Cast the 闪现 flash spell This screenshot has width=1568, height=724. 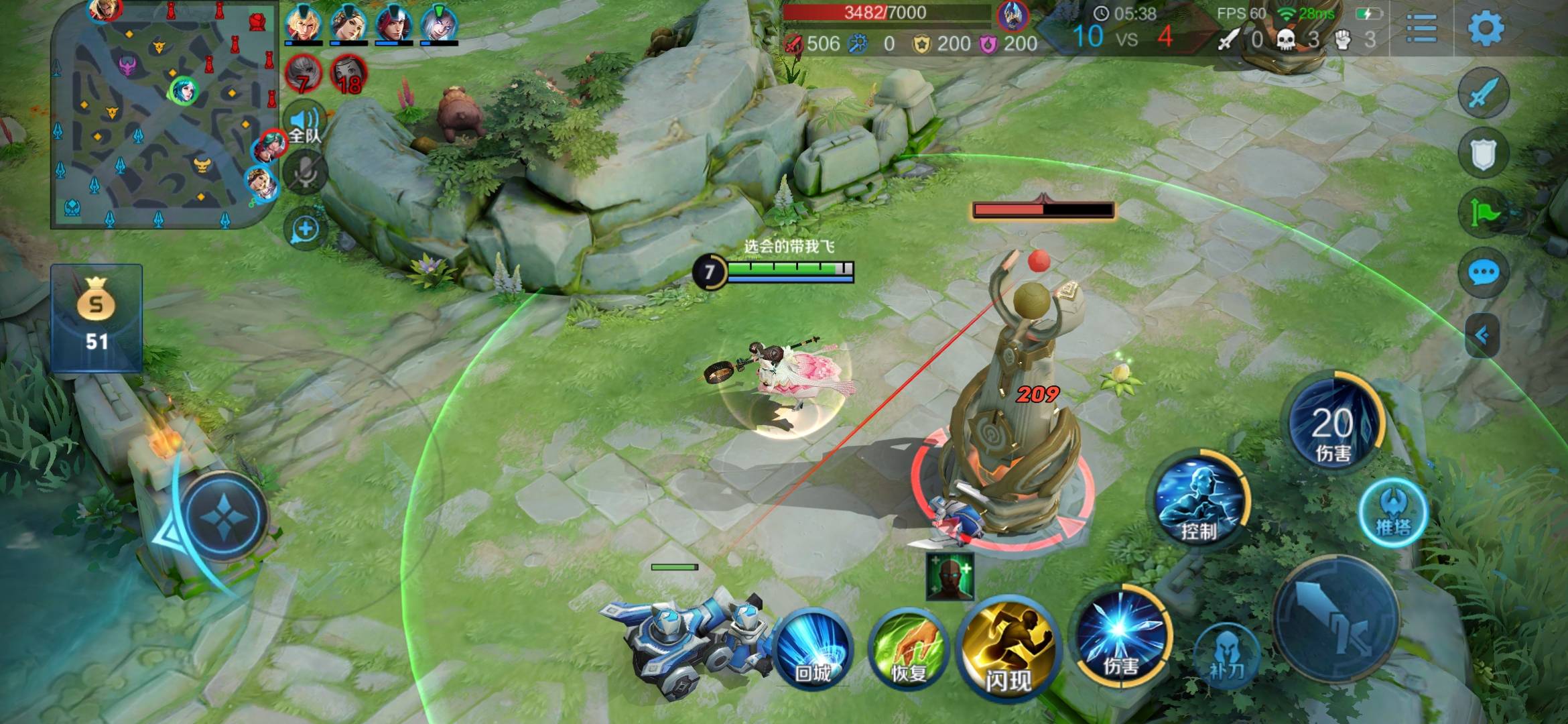(1007, 648)
